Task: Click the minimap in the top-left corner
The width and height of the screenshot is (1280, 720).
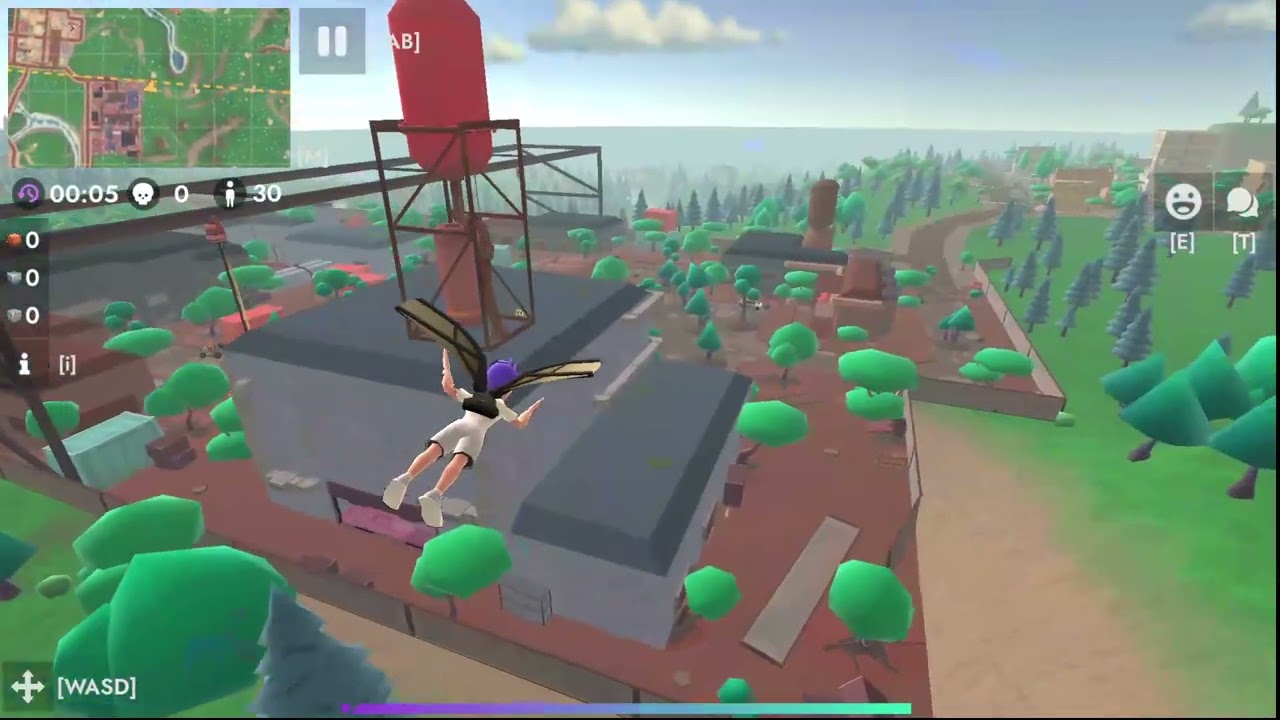Action: [x=148, y=88]
